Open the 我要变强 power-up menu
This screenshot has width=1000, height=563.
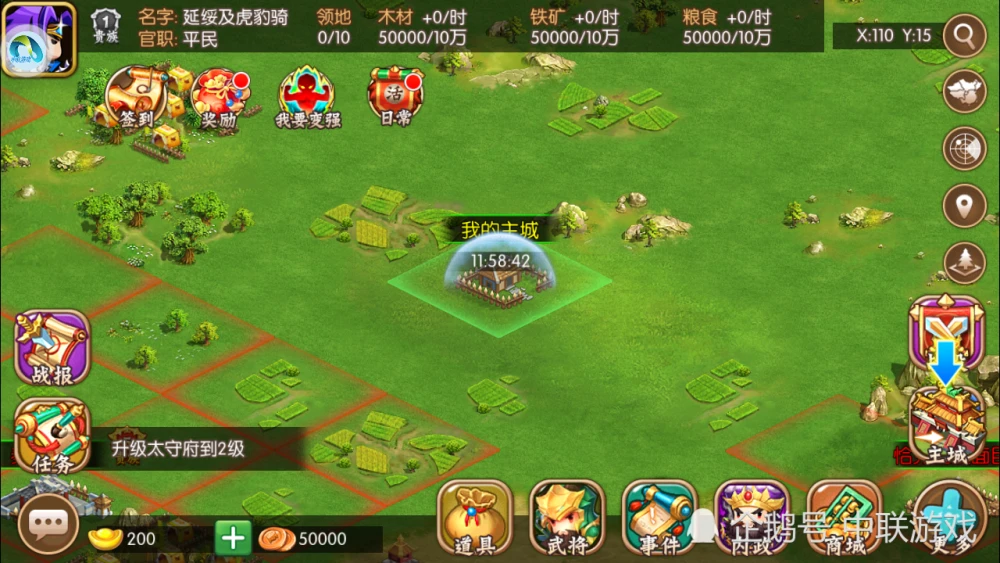[308, 98]
